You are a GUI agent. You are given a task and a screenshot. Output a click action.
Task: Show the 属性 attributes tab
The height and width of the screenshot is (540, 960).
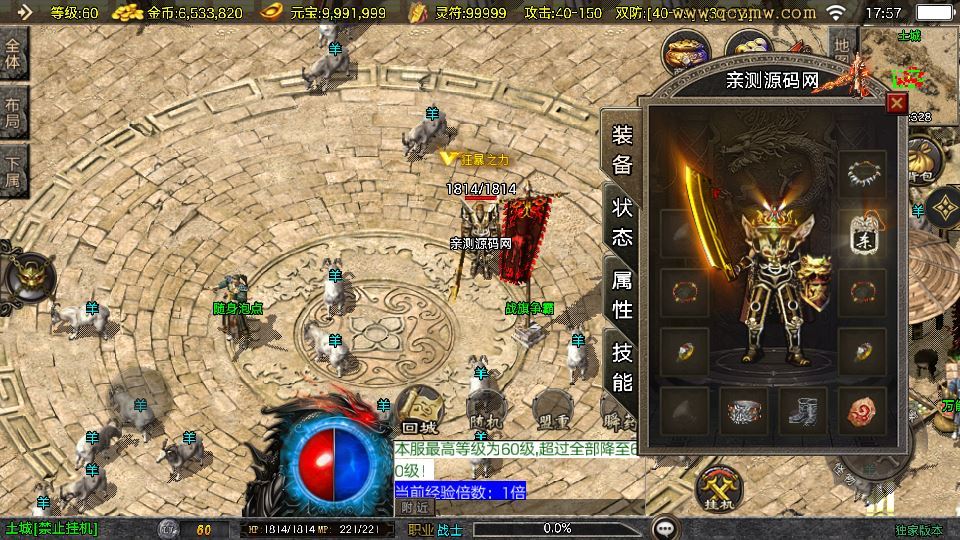pos(622,294)
